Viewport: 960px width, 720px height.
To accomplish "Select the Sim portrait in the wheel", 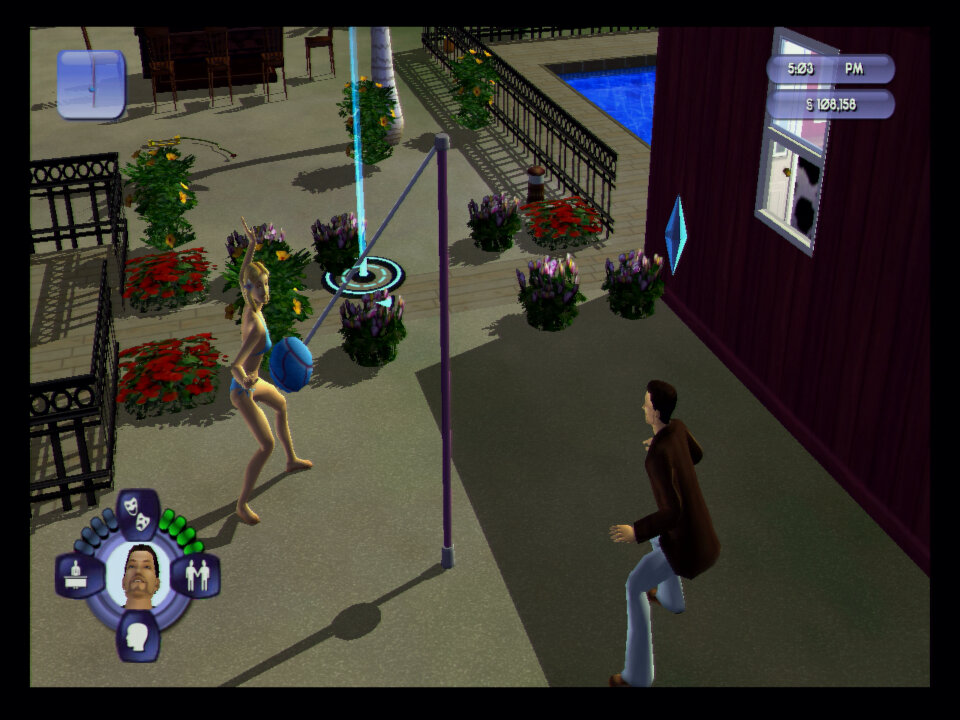I will click(x=138, y=575).
